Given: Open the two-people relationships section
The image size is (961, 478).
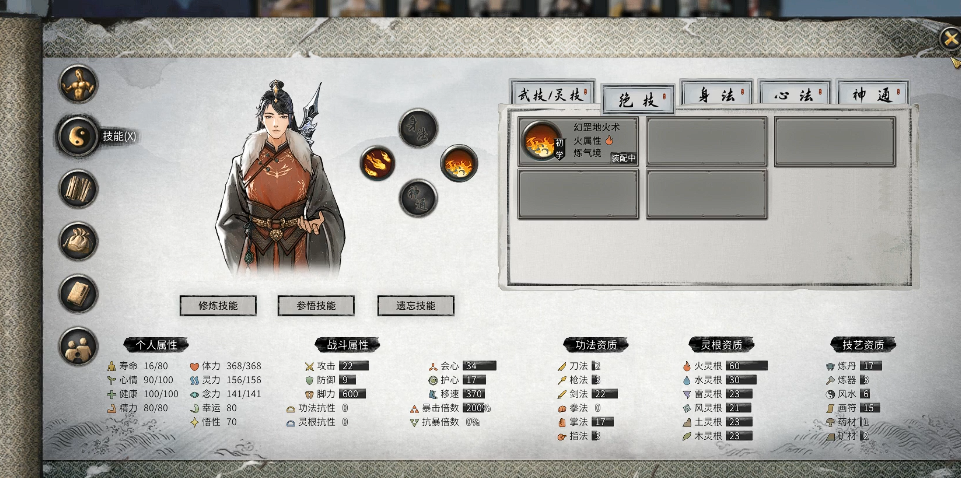Looking at the screenshot, I should 78,346.
